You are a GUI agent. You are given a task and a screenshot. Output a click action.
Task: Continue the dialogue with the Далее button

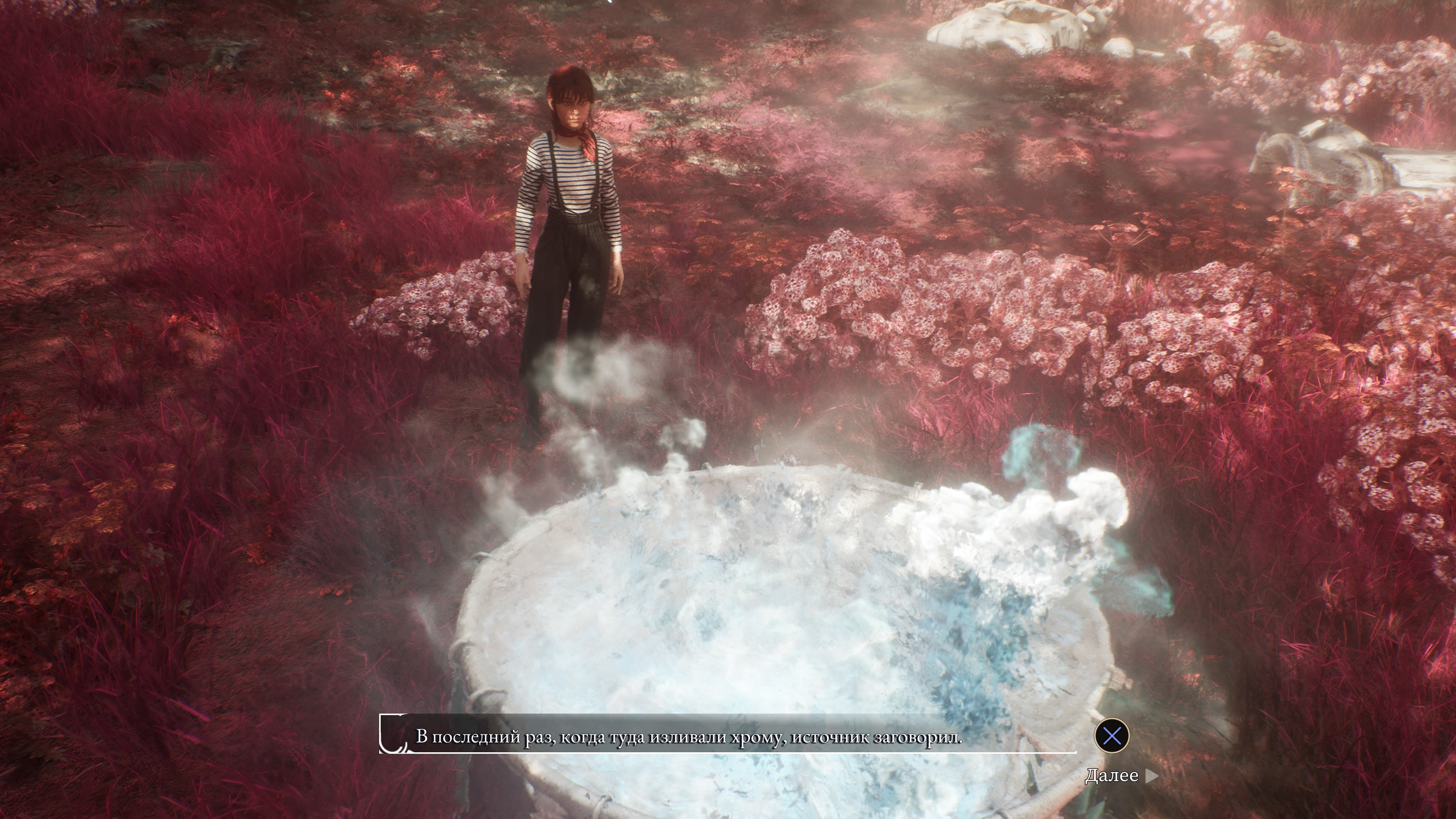click(1120, 776)
